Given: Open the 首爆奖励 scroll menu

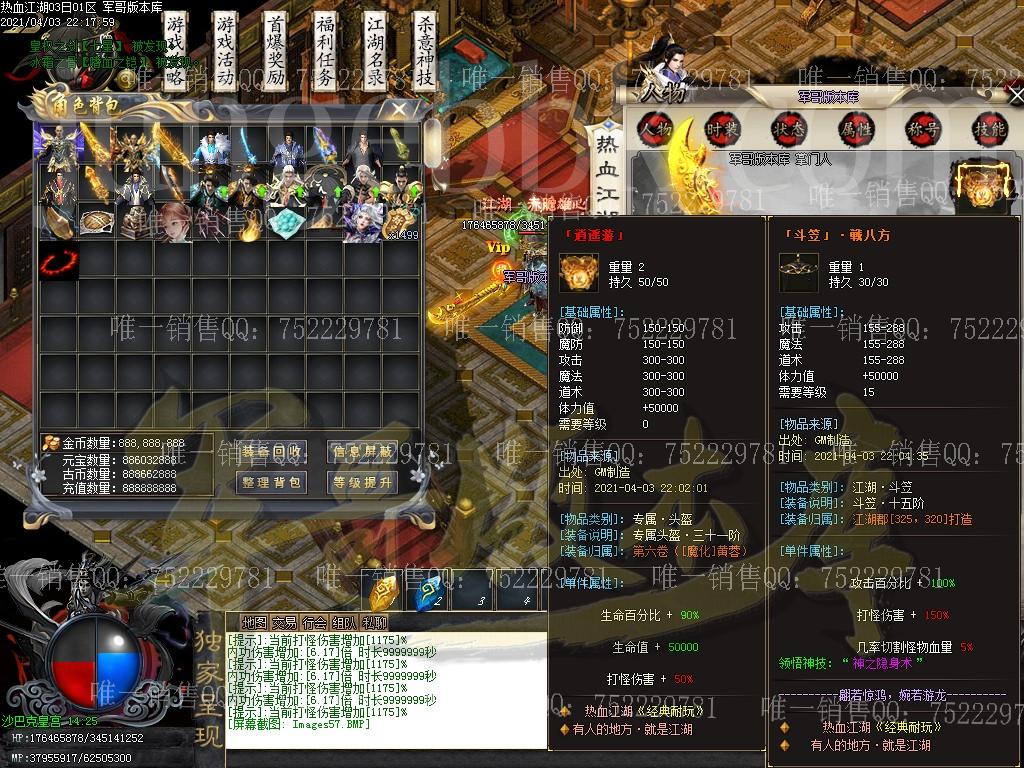Looking at the screenshot, I should pyautogui.click(x=276, y=50).
